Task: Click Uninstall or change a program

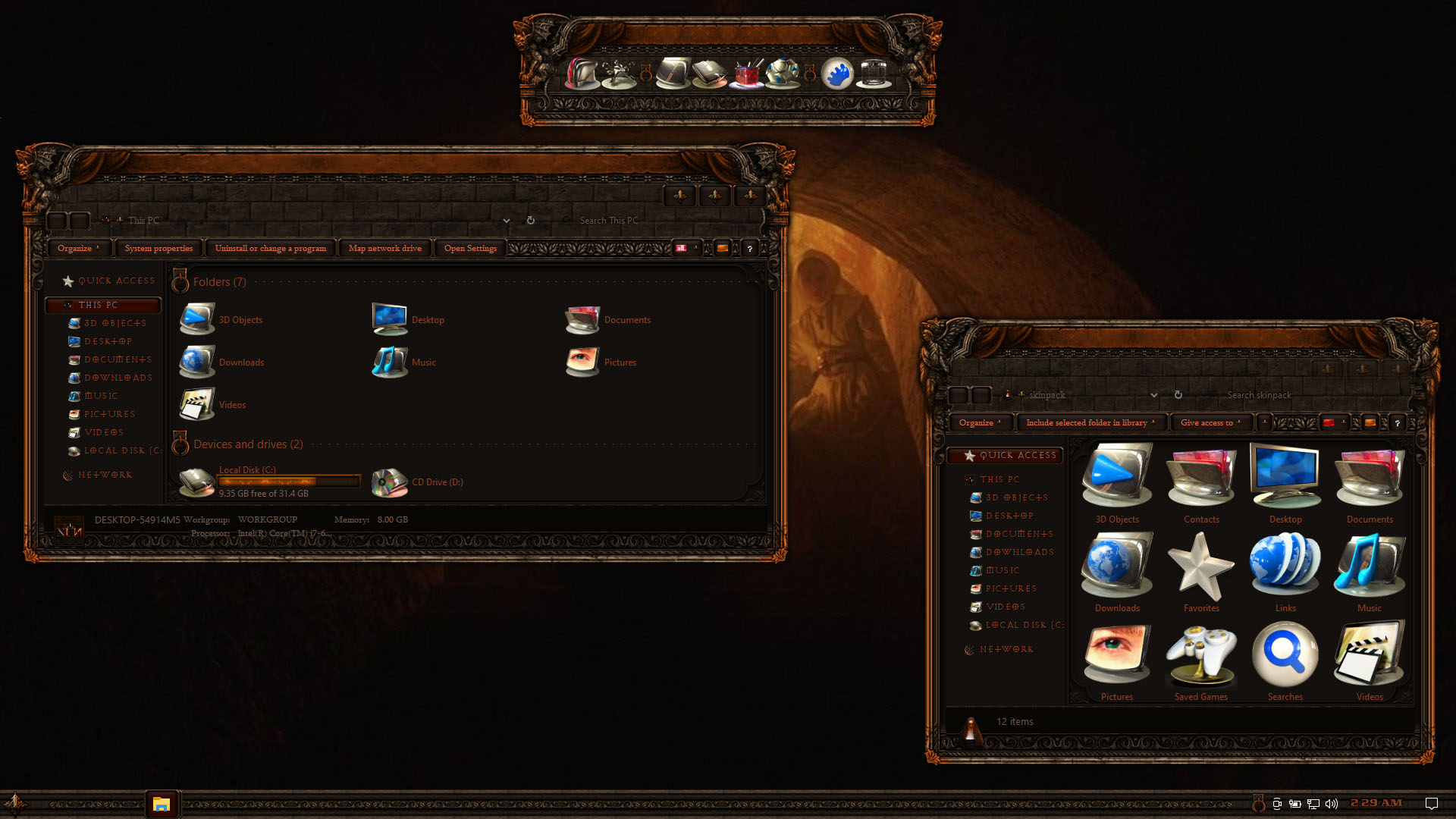Action: pos(270,248)
